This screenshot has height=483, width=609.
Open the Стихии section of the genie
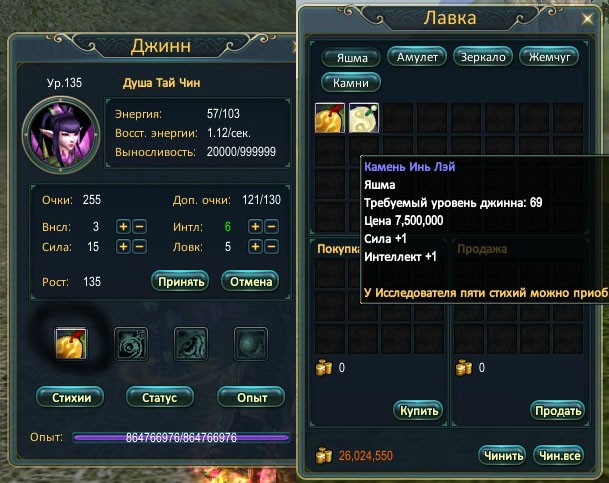72,397
